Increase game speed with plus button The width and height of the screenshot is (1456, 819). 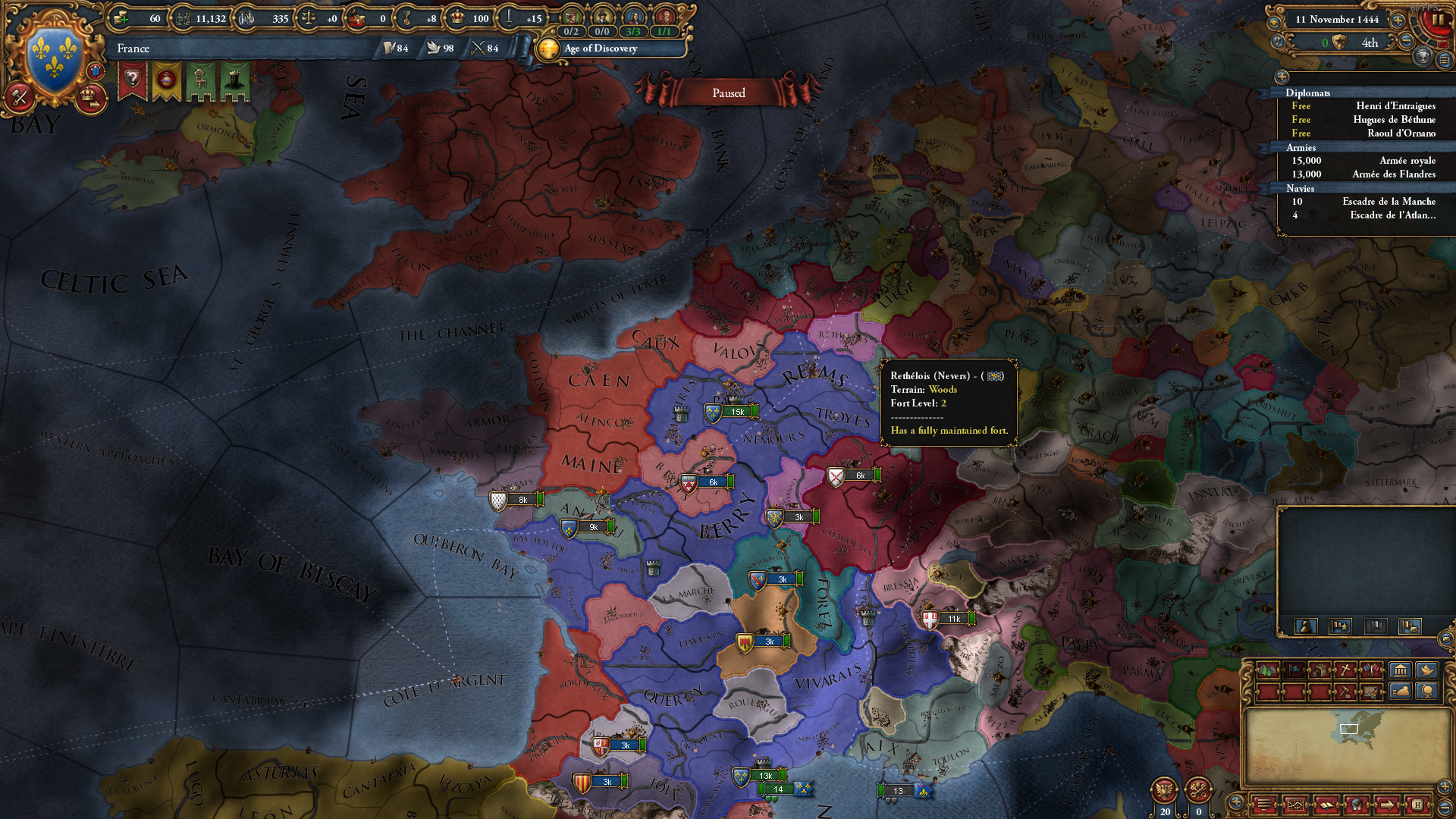1398,20
